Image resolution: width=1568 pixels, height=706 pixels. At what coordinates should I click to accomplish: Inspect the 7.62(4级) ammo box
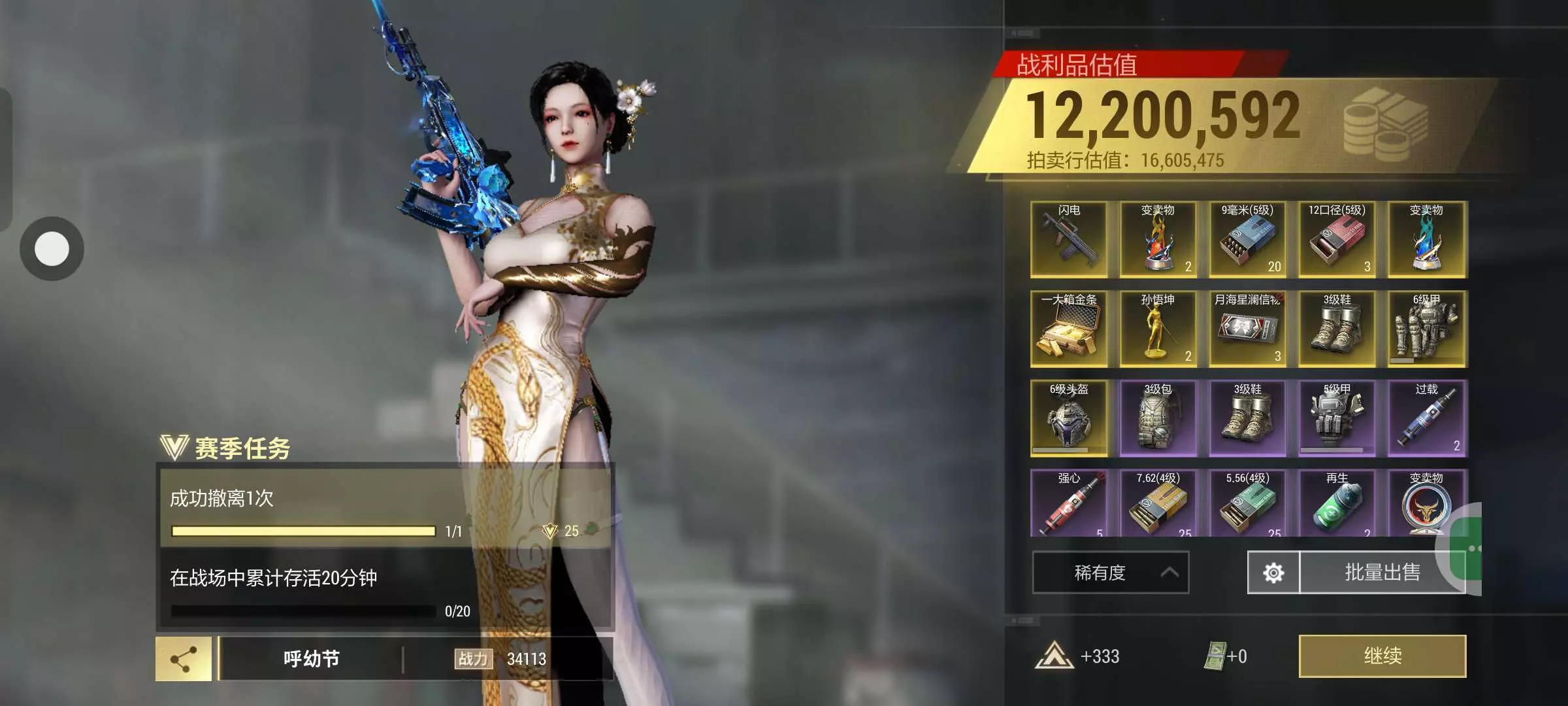(x=1158, y=503)
